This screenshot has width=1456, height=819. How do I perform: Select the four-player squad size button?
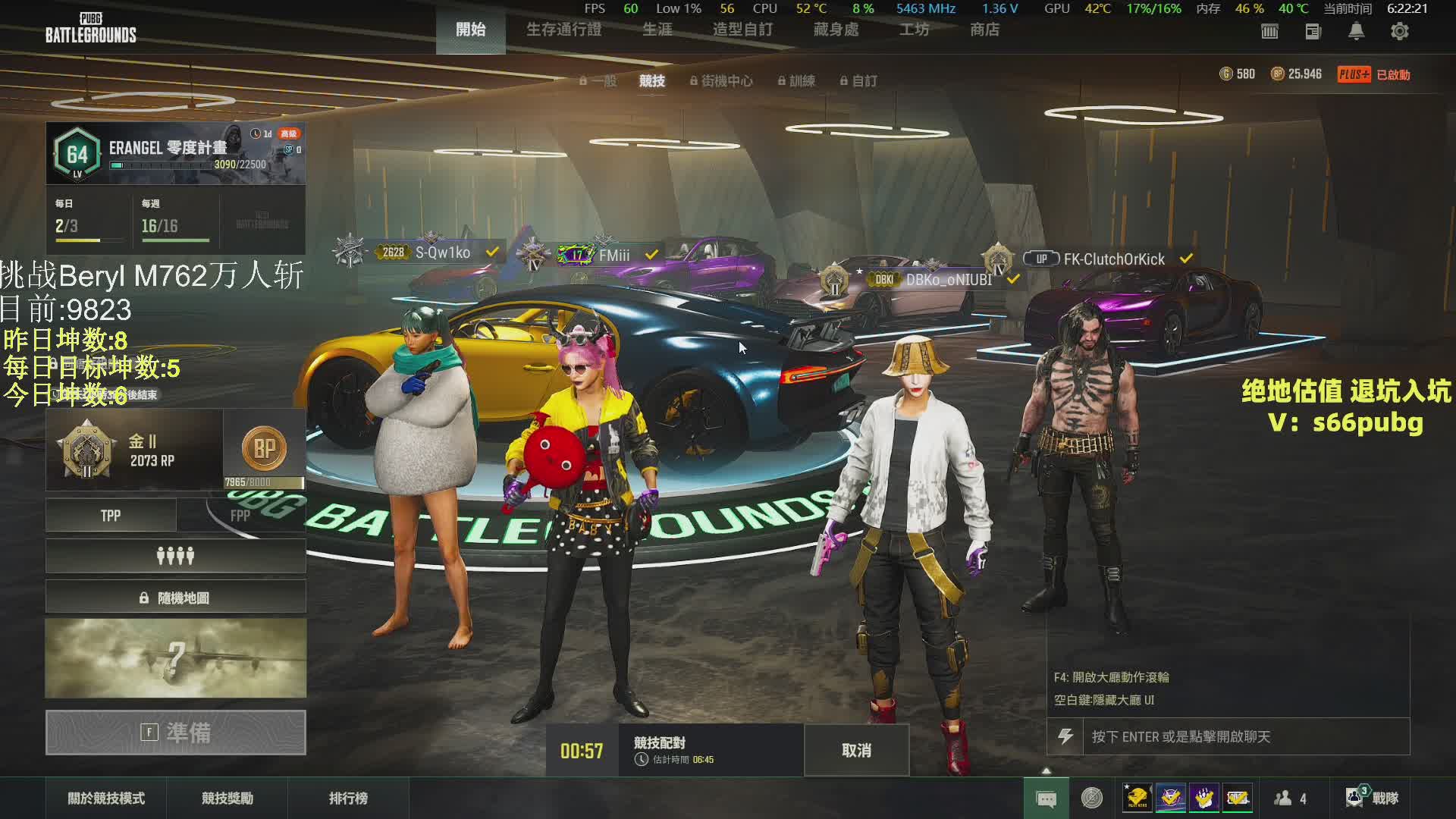pyautogui.click(x=175, y=557)
